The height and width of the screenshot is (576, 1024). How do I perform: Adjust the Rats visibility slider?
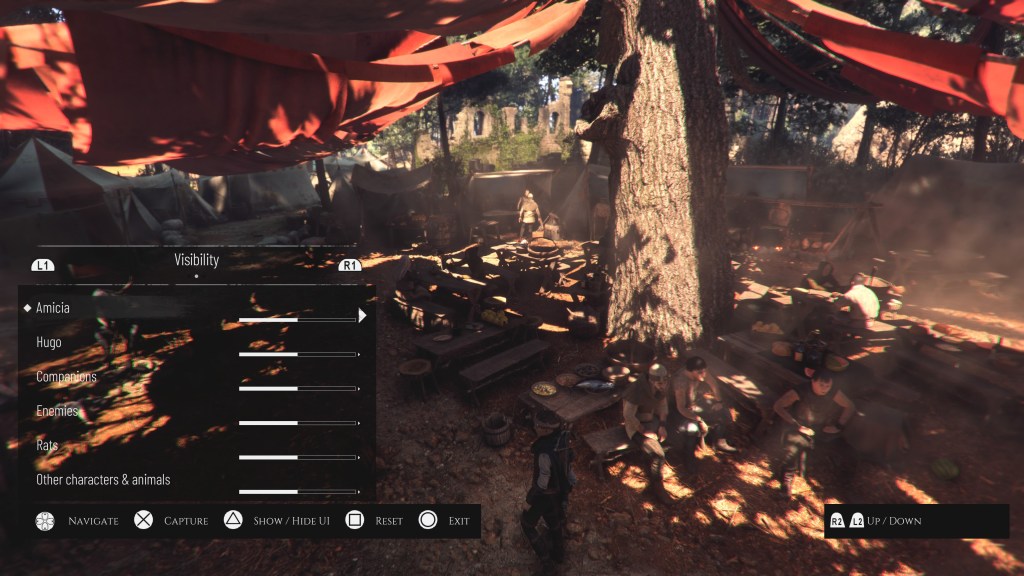[x=298, y=457]
